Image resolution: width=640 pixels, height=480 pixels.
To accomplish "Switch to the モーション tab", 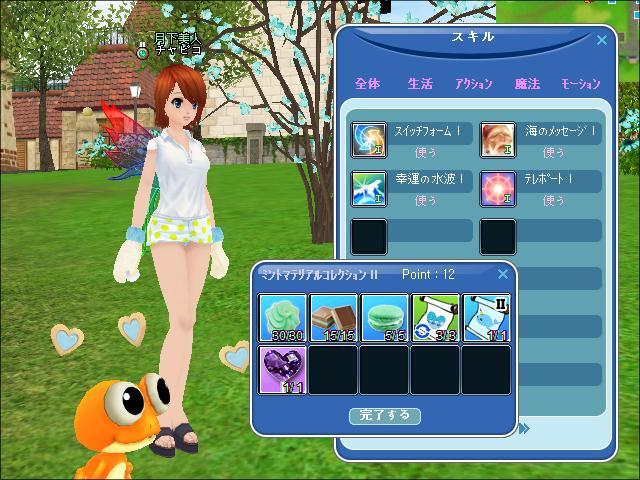I will [580, 84].
